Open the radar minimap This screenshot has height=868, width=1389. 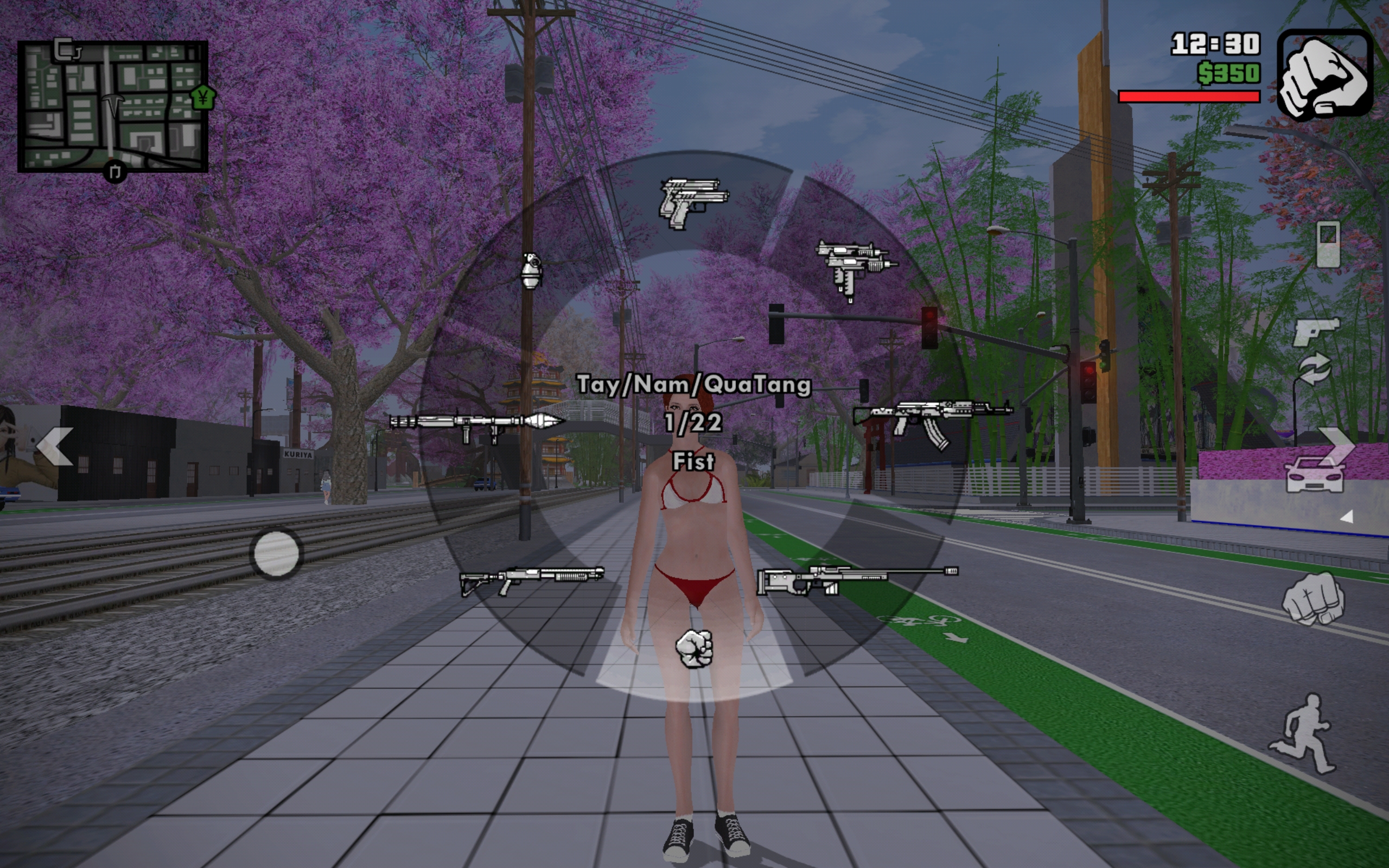point(112,106)
